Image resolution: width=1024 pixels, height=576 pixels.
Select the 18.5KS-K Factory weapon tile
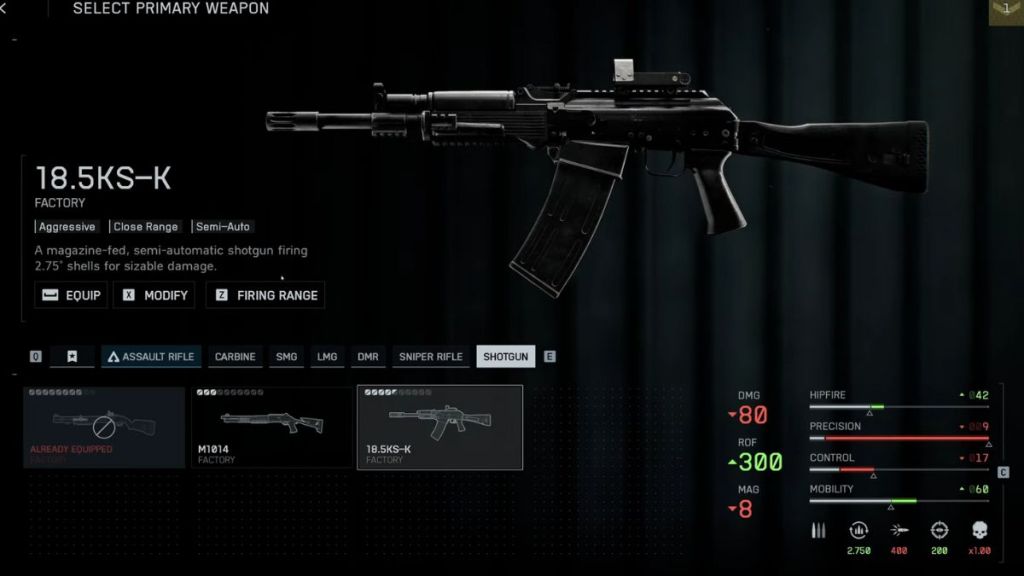pyautogui.click(x=439, y=427)
